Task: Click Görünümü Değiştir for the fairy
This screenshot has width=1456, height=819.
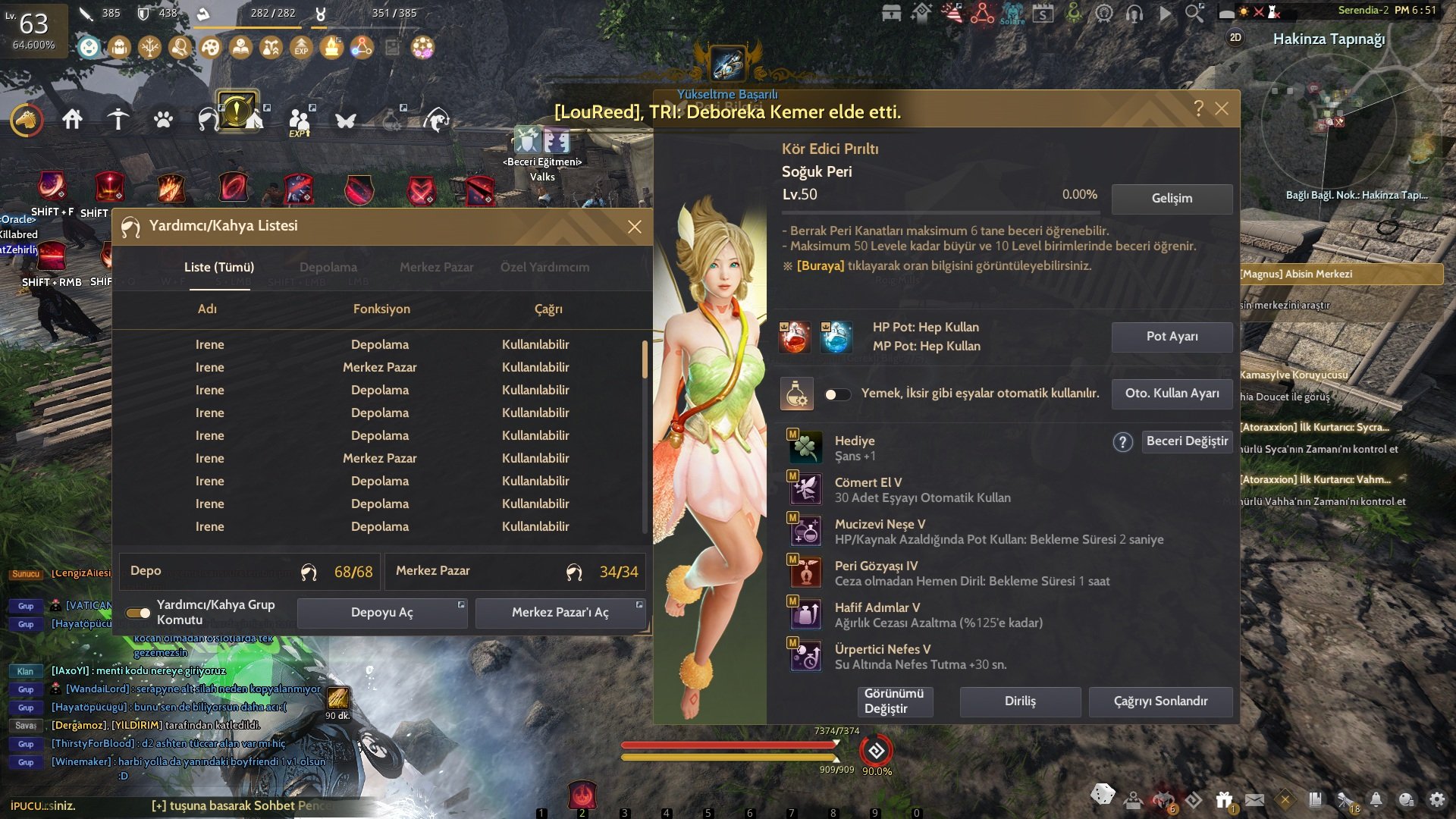Action: point(894,701)
